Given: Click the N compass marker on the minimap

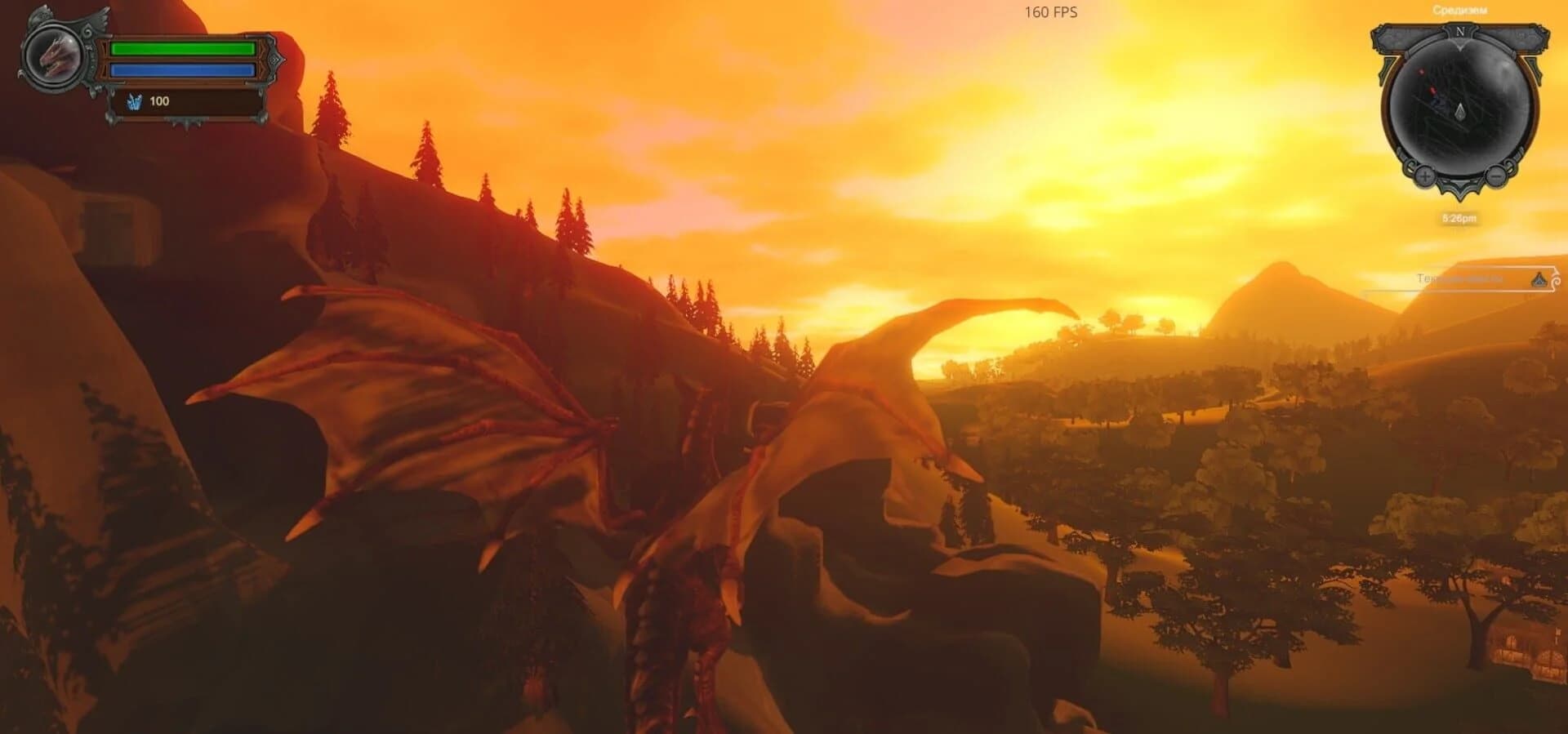Looking at the screenshot, I should (1459, 32).
